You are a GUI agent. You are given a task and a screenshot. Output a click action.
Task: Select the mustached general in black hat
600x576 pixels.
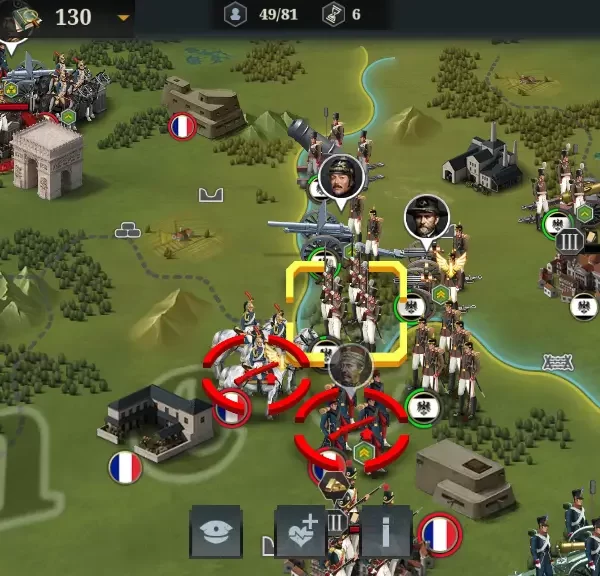(340, 177)
